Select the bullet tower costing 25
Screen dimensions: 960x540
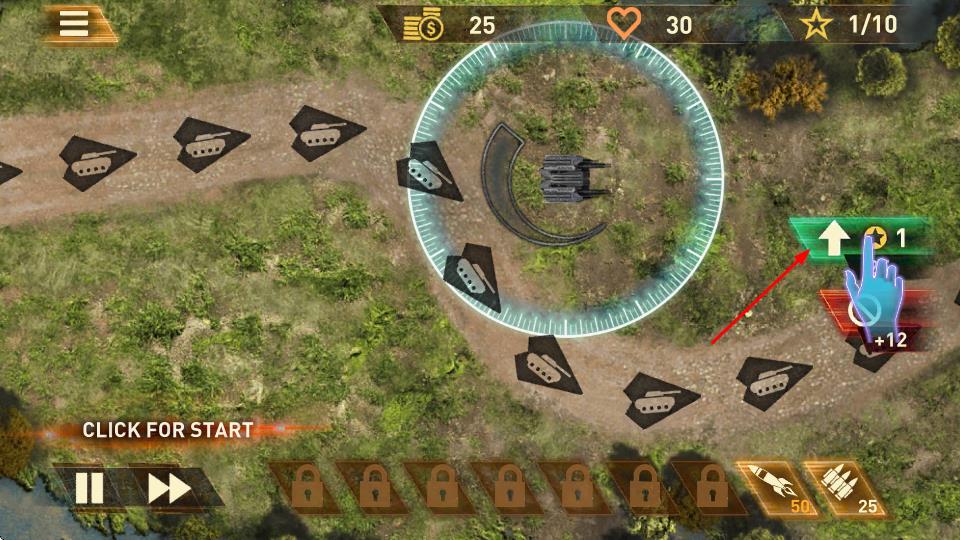pos(840,486)
